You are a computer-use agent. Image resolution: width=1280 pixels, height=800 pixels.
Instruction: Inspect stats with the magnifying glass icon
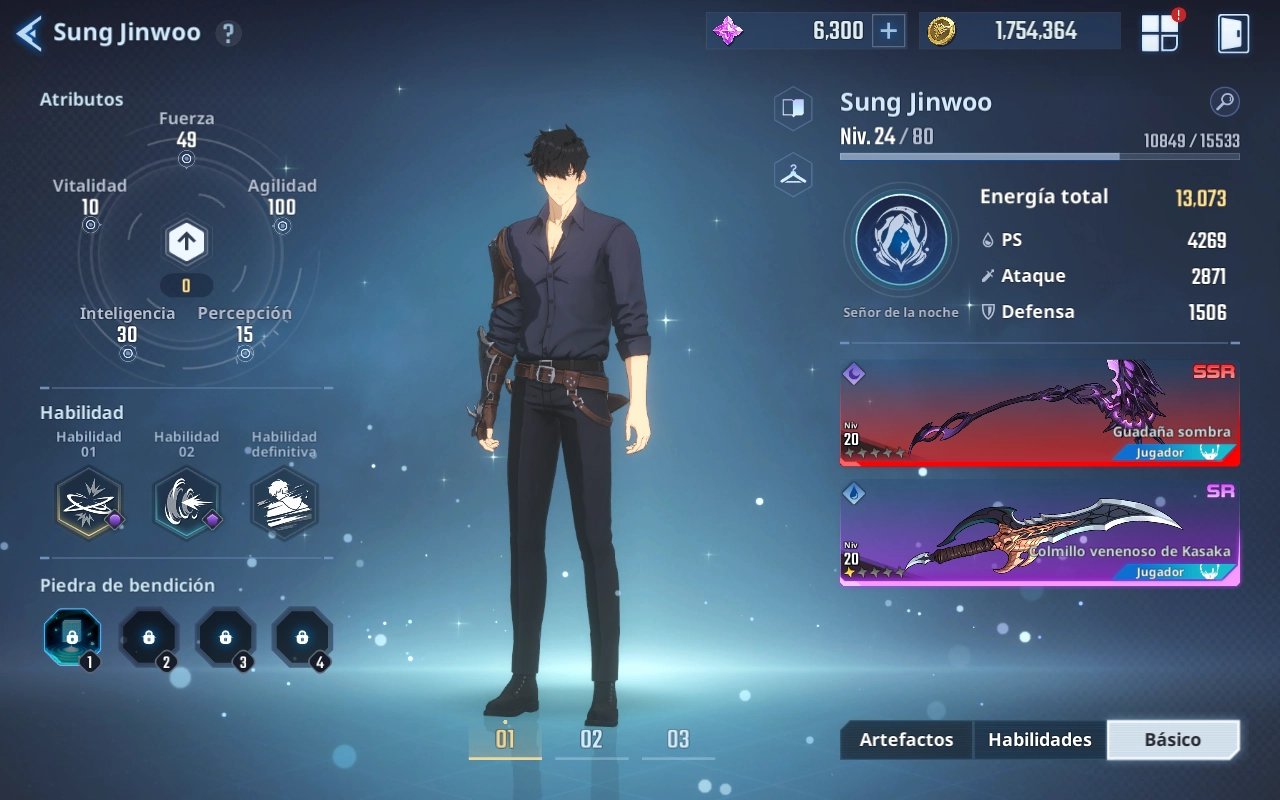tap(1224, 101)
